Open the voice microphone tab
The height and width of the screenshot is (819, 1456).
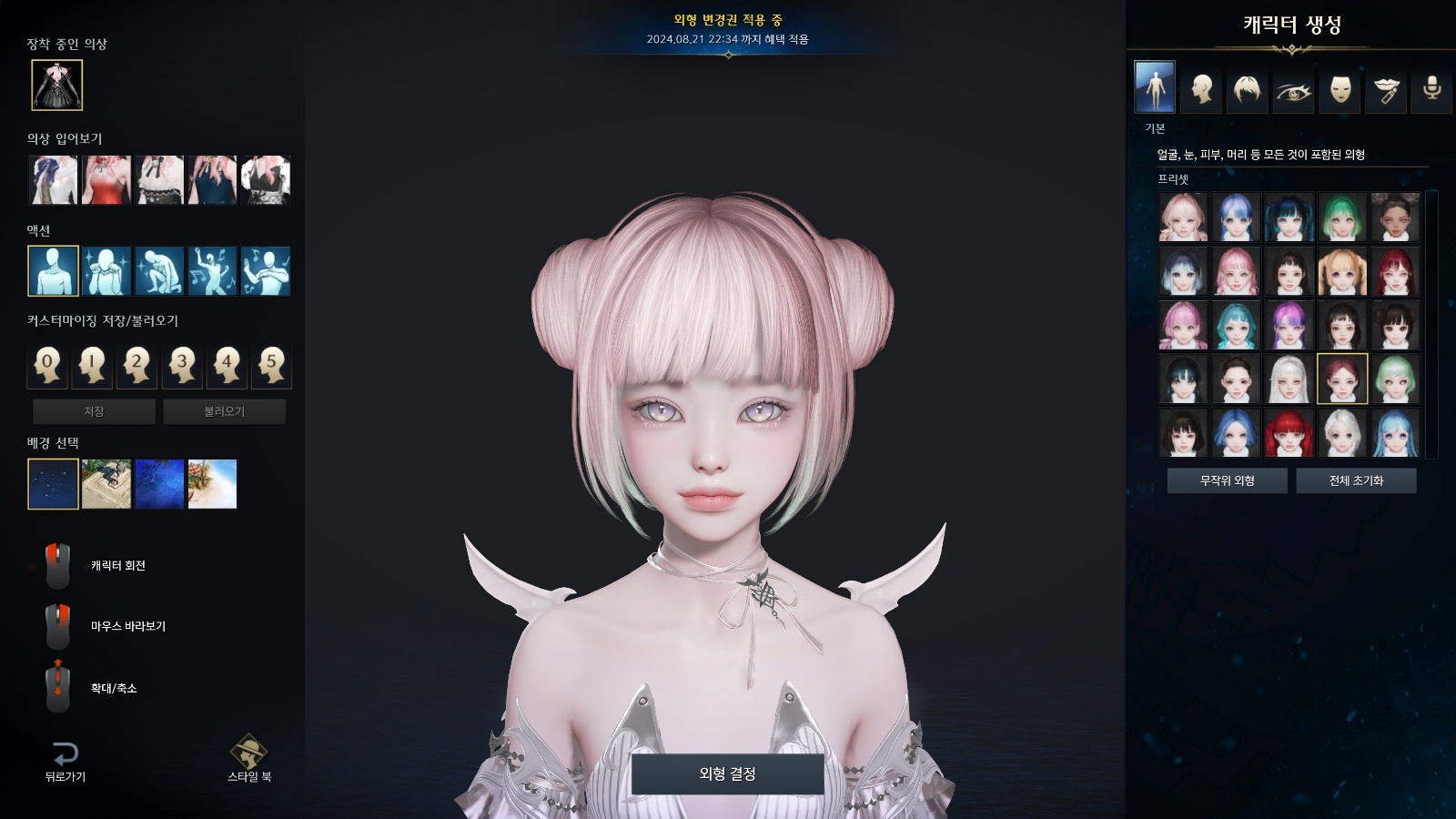[x=1431, y=89]
